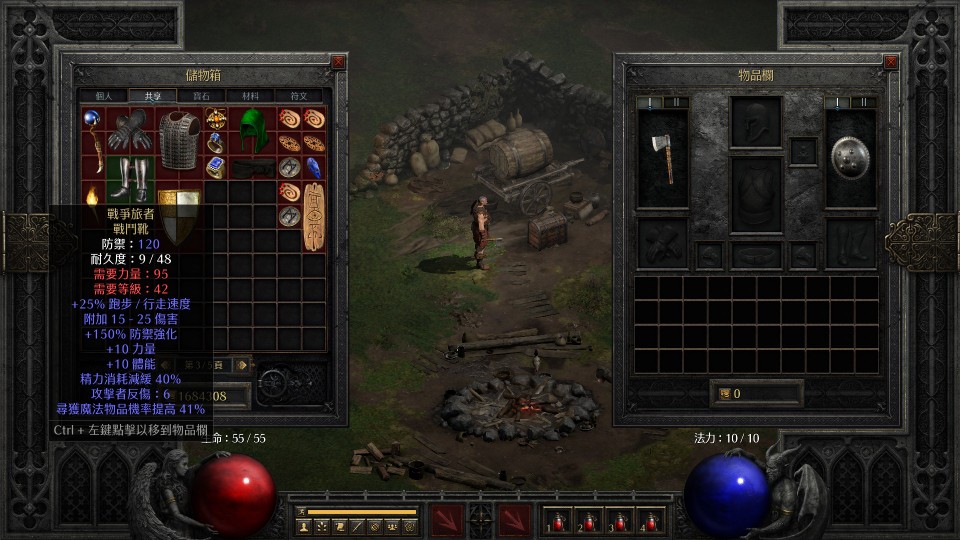Screen dimensions: 960x540
Task: Pick up the green hood in stash
Action: pyautogui.click(x=253, y=130)
